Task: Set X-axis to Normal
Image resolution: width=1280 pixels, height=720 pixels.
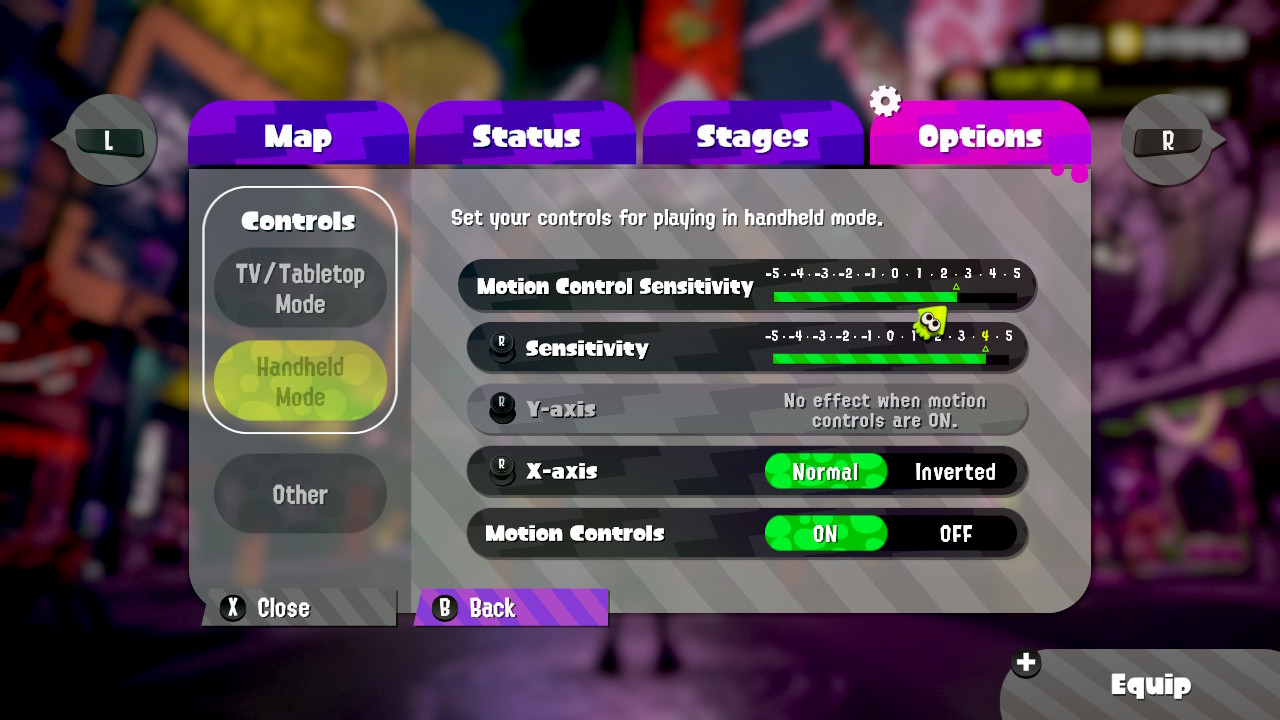Action: pos(826,472)
